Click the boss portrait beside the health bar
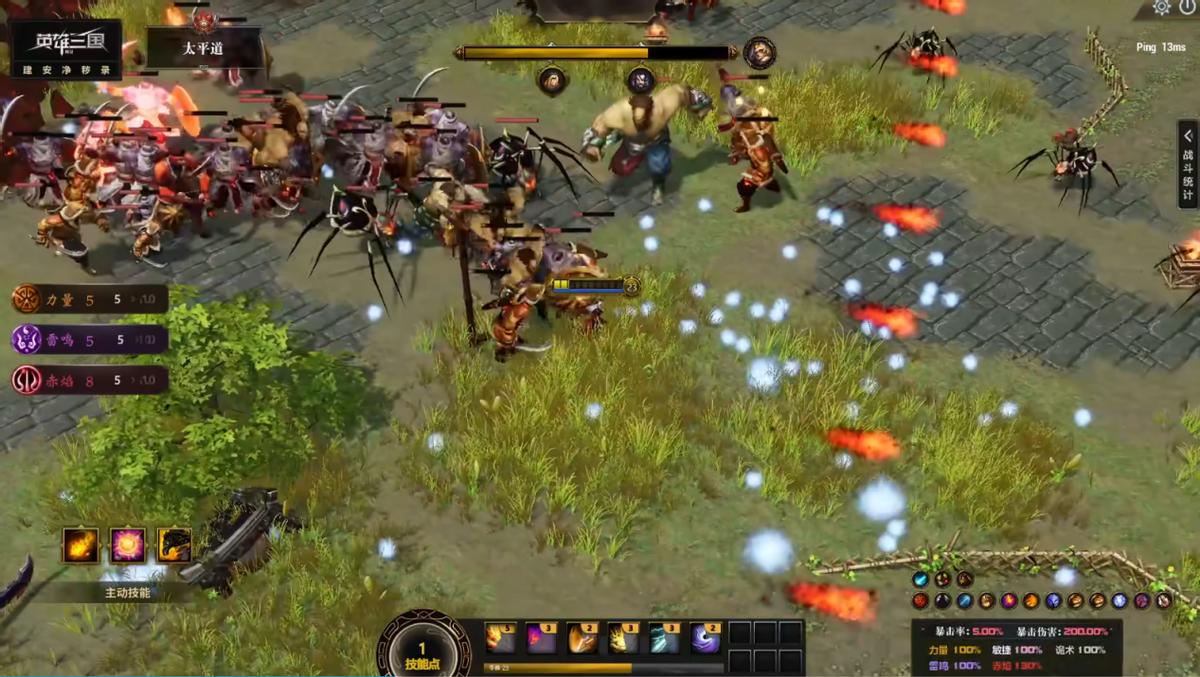This screenshot has width=1200, height=677. 759,52
